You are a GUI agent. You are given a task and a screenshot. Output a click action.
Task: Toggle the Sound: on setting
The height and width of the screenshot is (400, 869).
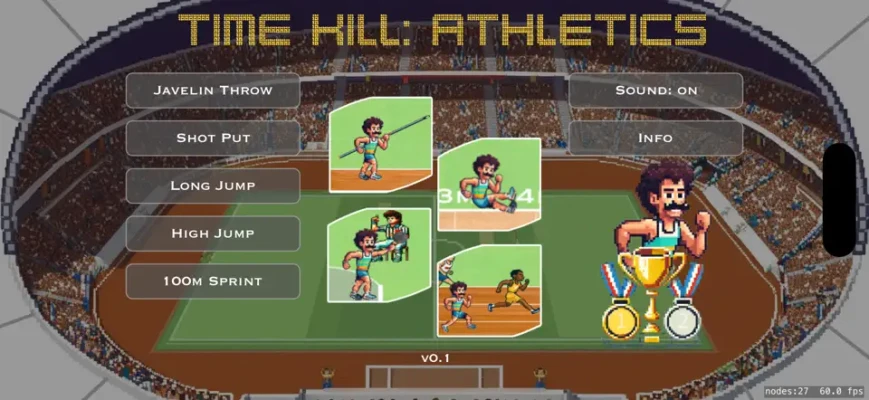656,90
